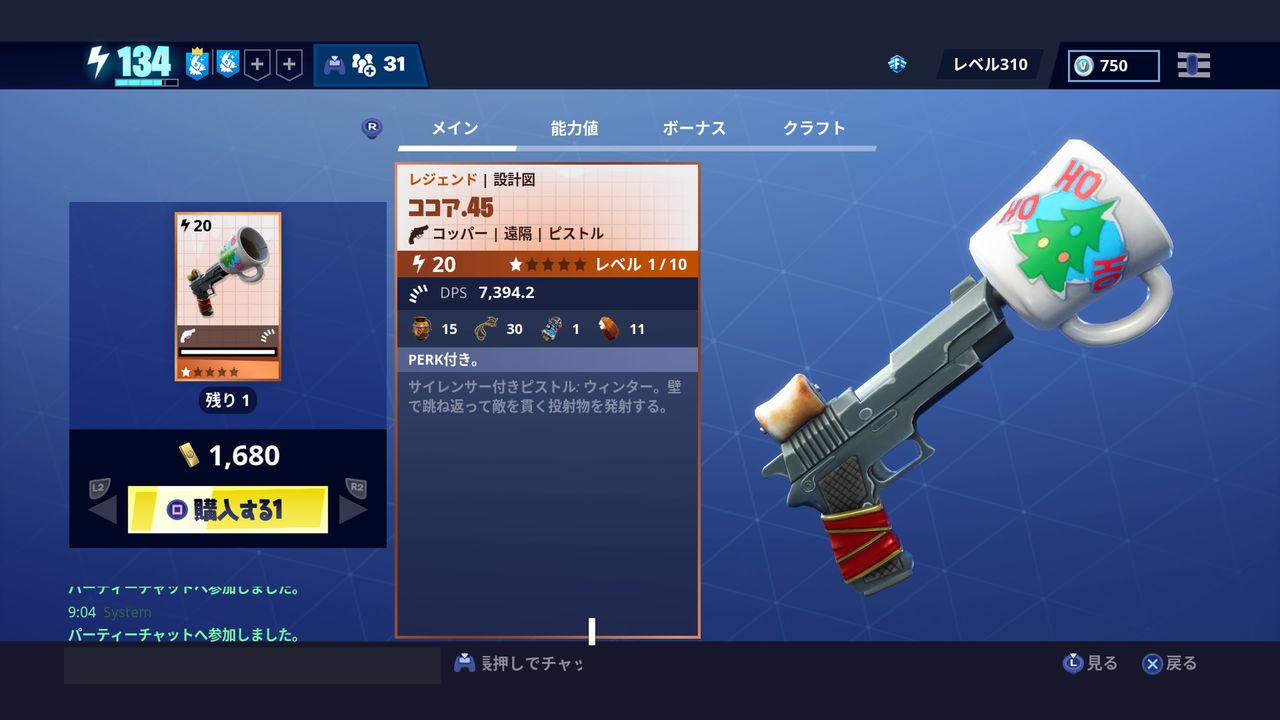The image size is (1280, 720).
Task: Open the gamepad party icon
Action: [334, 63]
